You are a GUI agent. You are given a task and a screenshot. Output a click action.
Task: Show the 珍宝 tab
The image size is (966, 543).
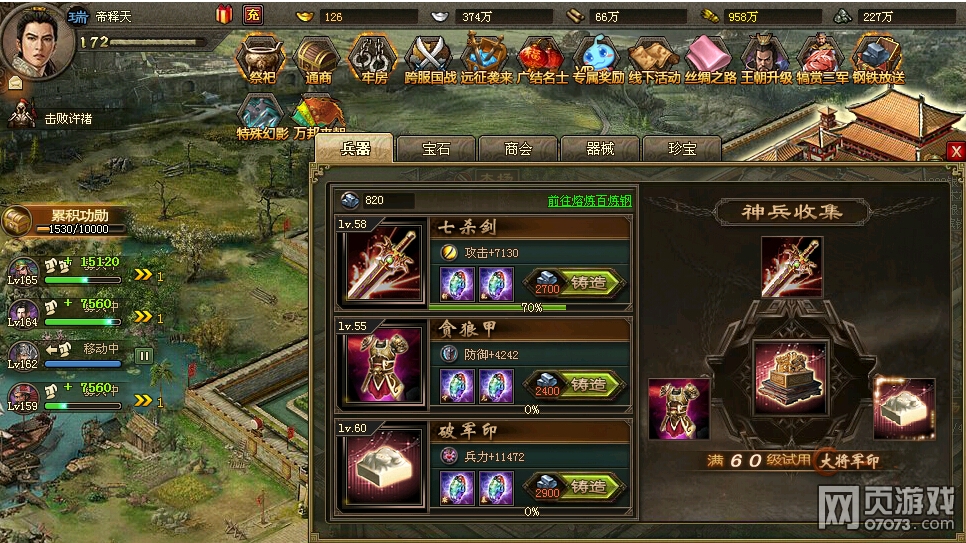pyautogui.click(x=681, y=149)
